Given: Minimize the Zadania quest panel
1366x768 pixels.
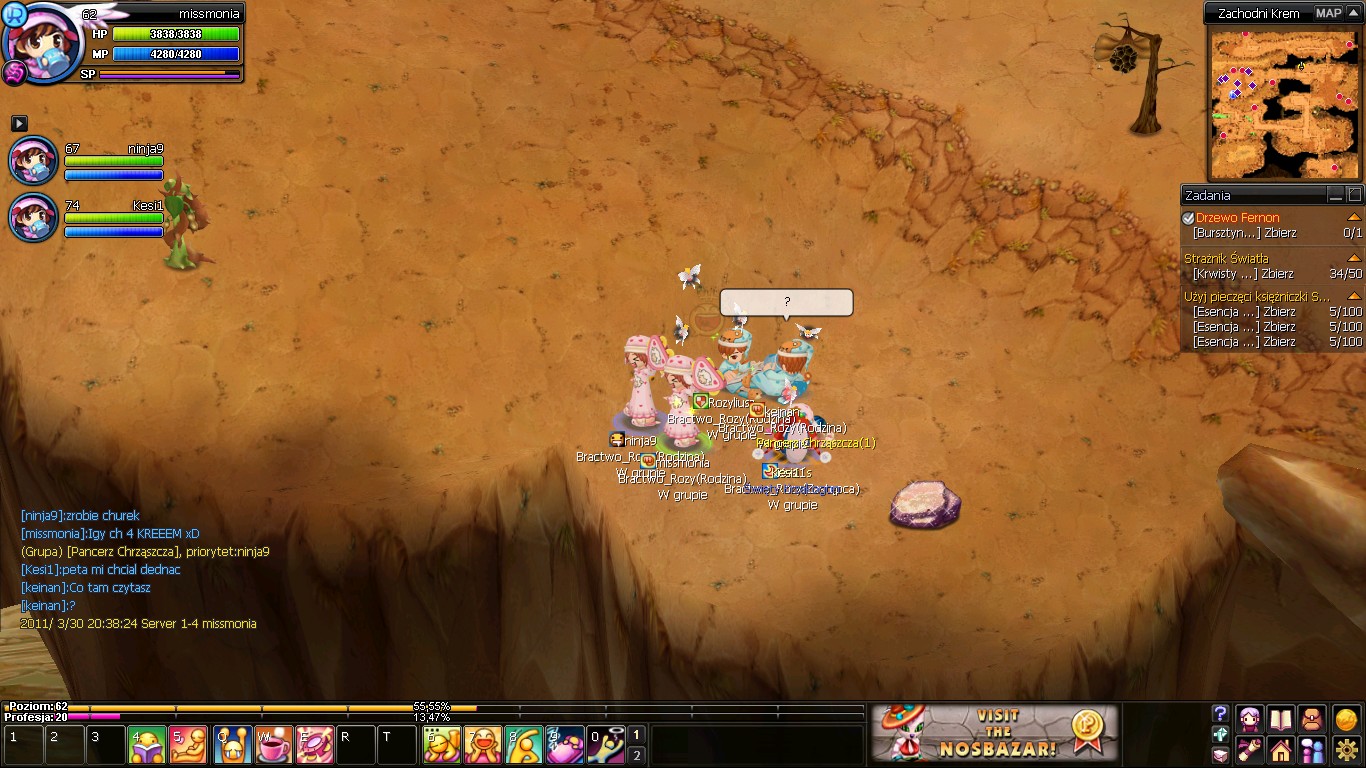Looking at the screenshot, I should click(1336, 195).
